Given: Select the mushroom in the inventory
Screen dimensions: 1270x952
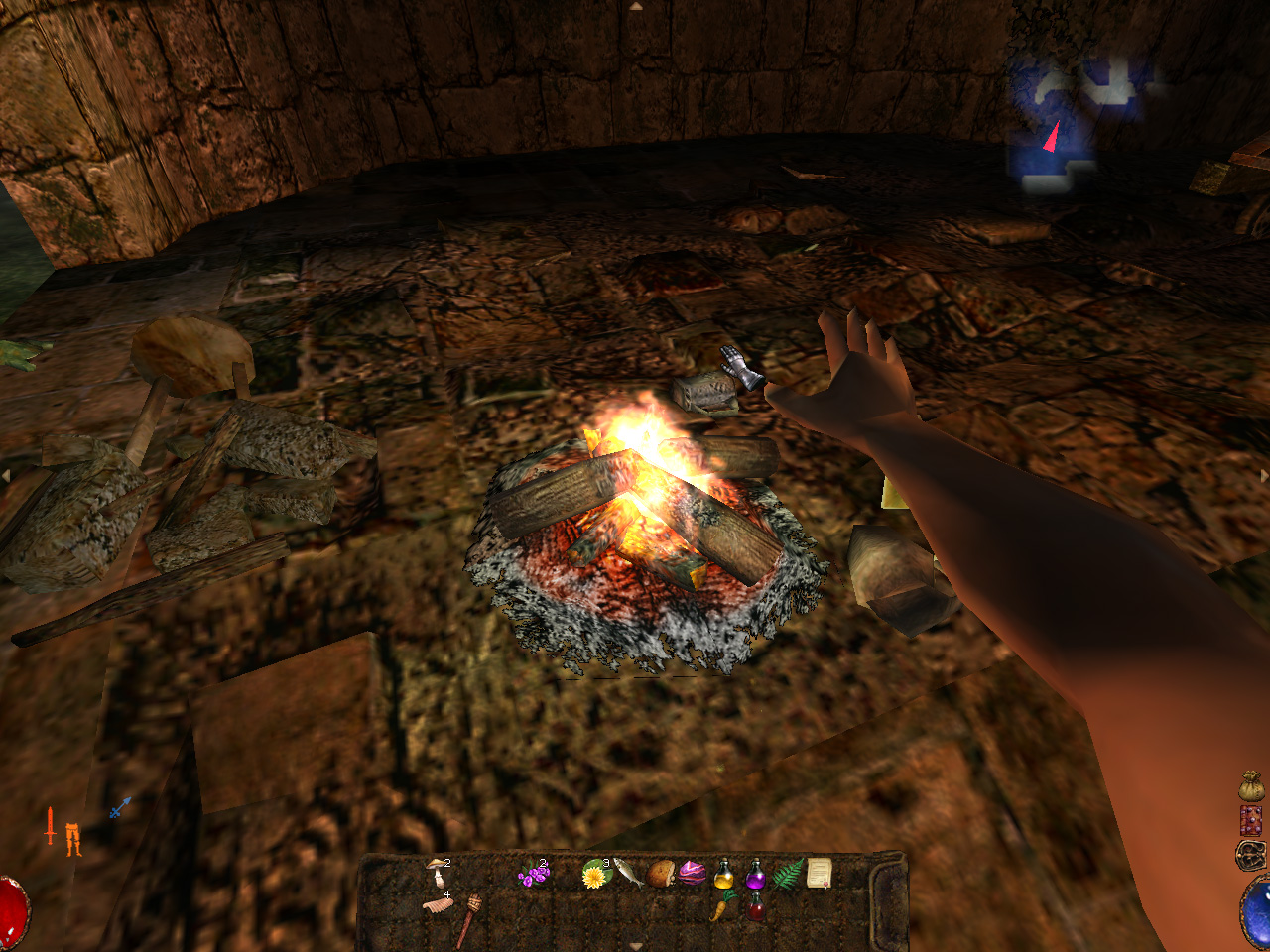Looking at the screenshot, I should click(438, 873).
